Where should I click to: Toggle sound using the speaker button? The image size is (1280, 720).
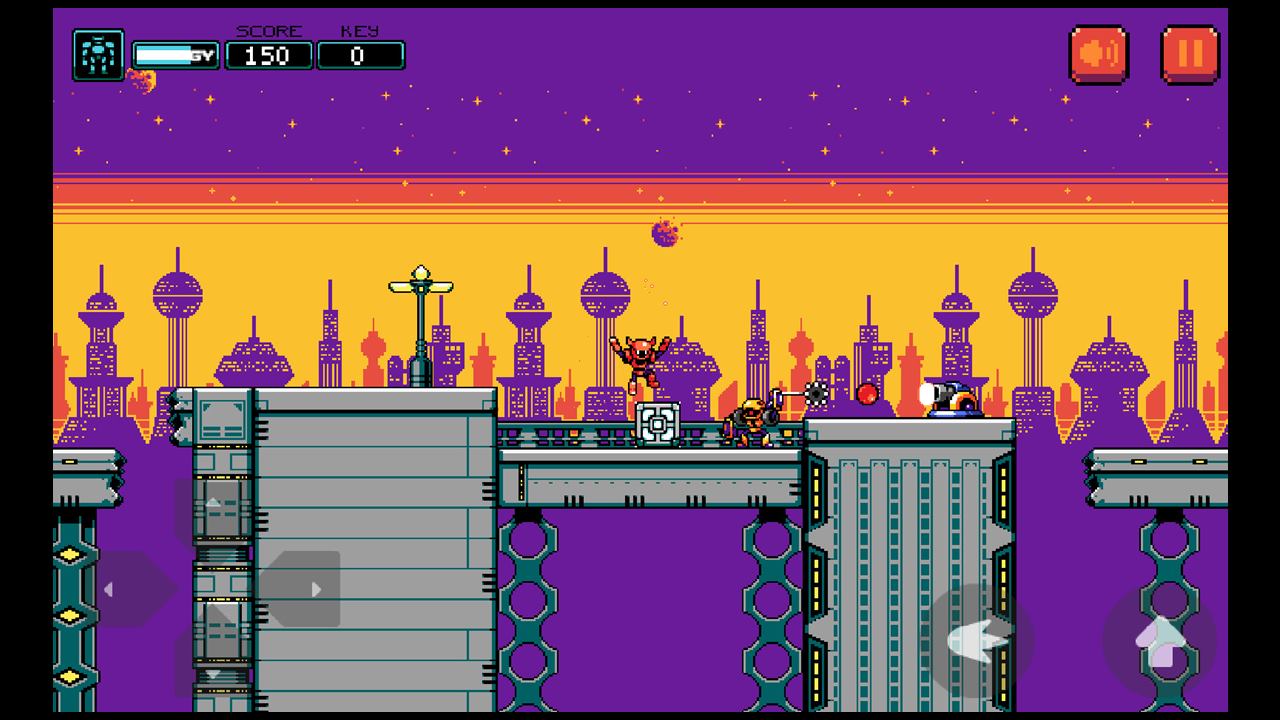point(1099,54)
